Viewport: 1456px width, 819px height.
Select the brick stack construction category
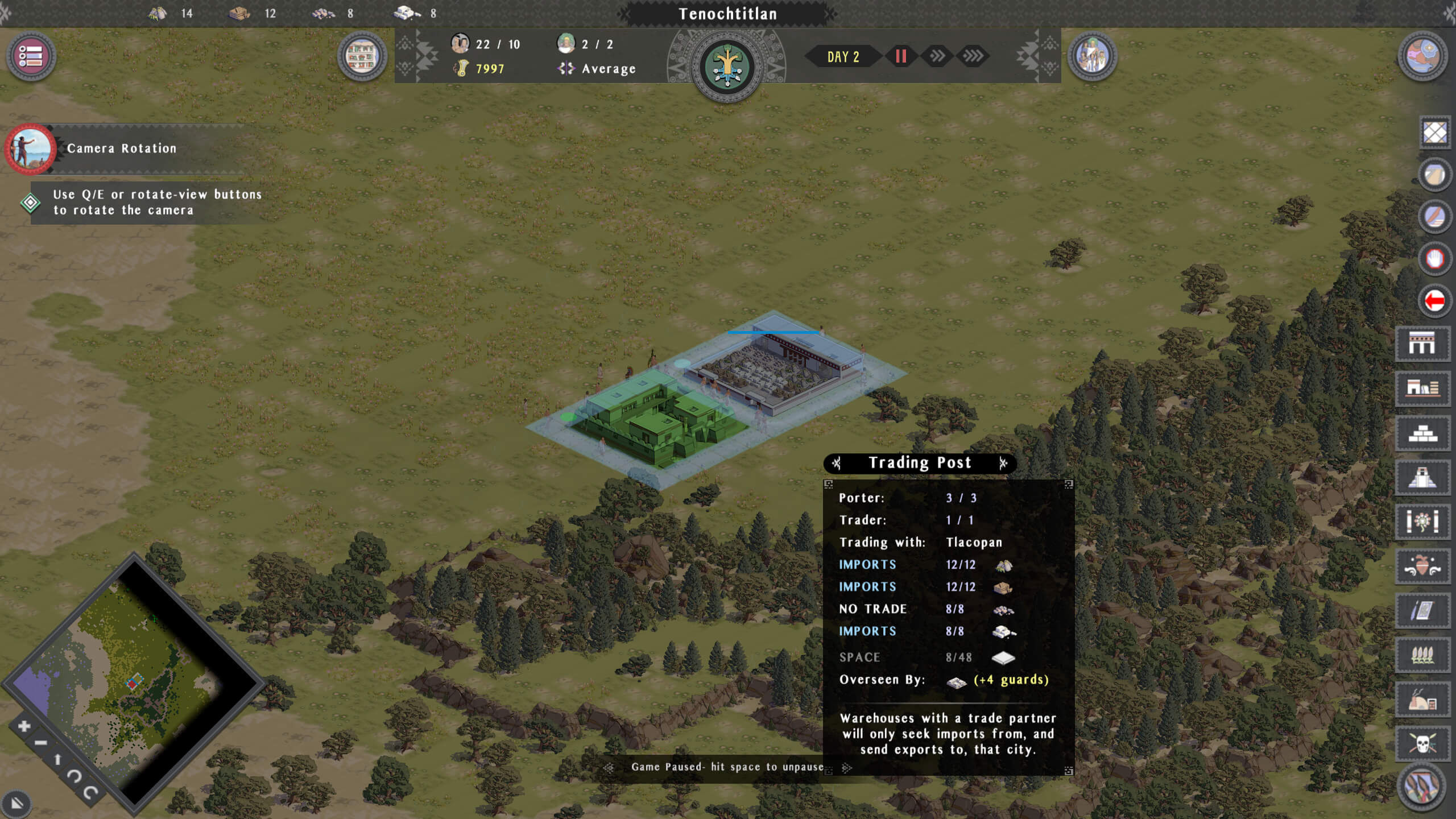click(x=1422, y=434)
